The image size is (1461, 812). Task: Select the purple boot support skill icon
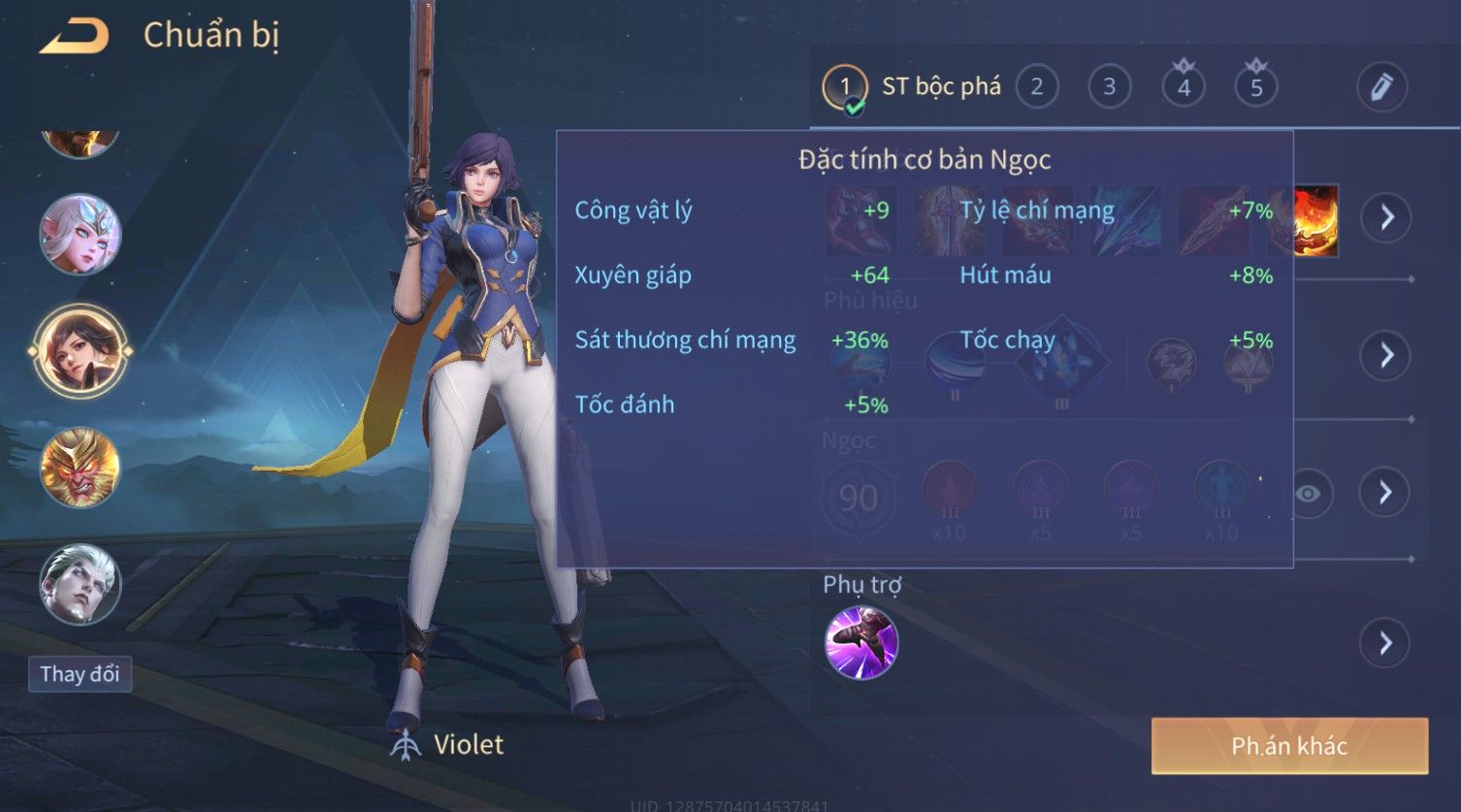(861, 643)
